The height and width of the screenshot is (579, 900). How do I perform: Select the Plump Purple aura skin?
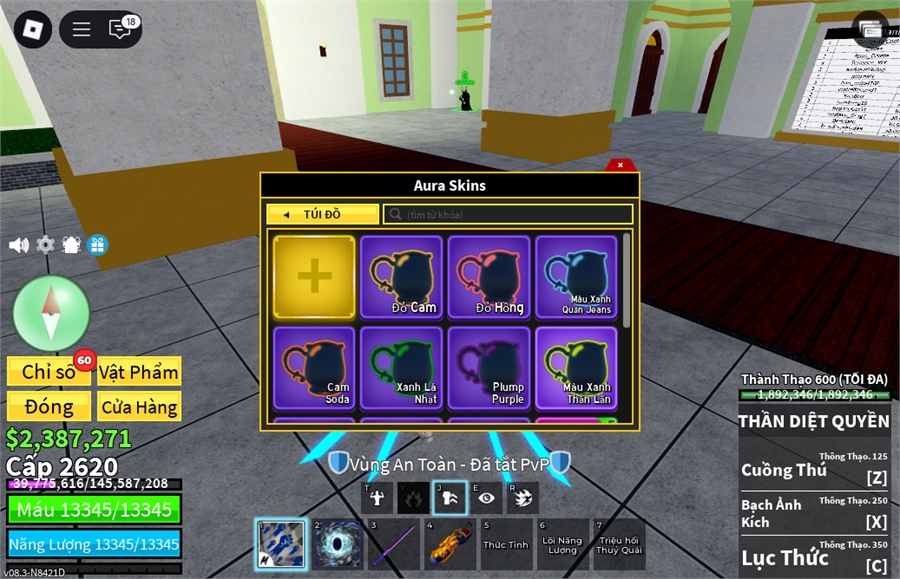tap(489, 367)
